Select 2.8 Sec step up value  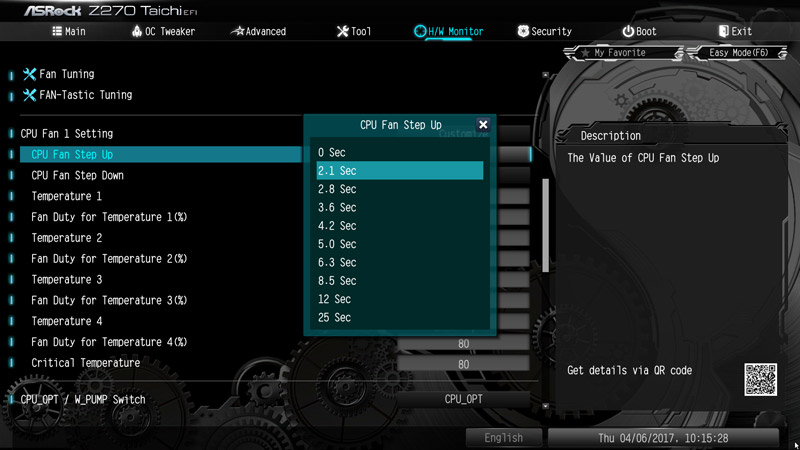tap(400, 189)
